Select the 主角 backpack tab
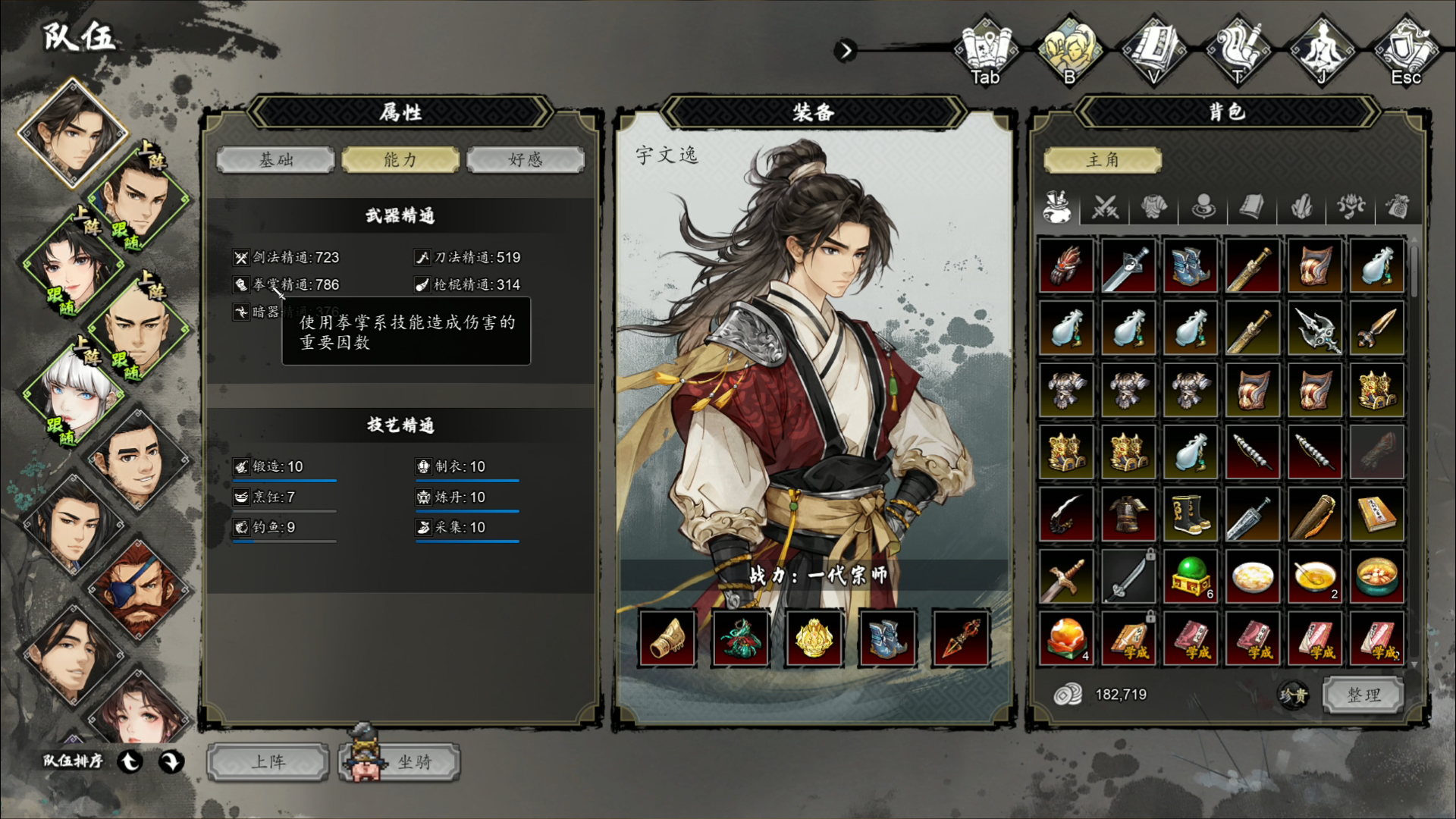This screenshot has height=819, width=1456. [x=1103, y=160]
